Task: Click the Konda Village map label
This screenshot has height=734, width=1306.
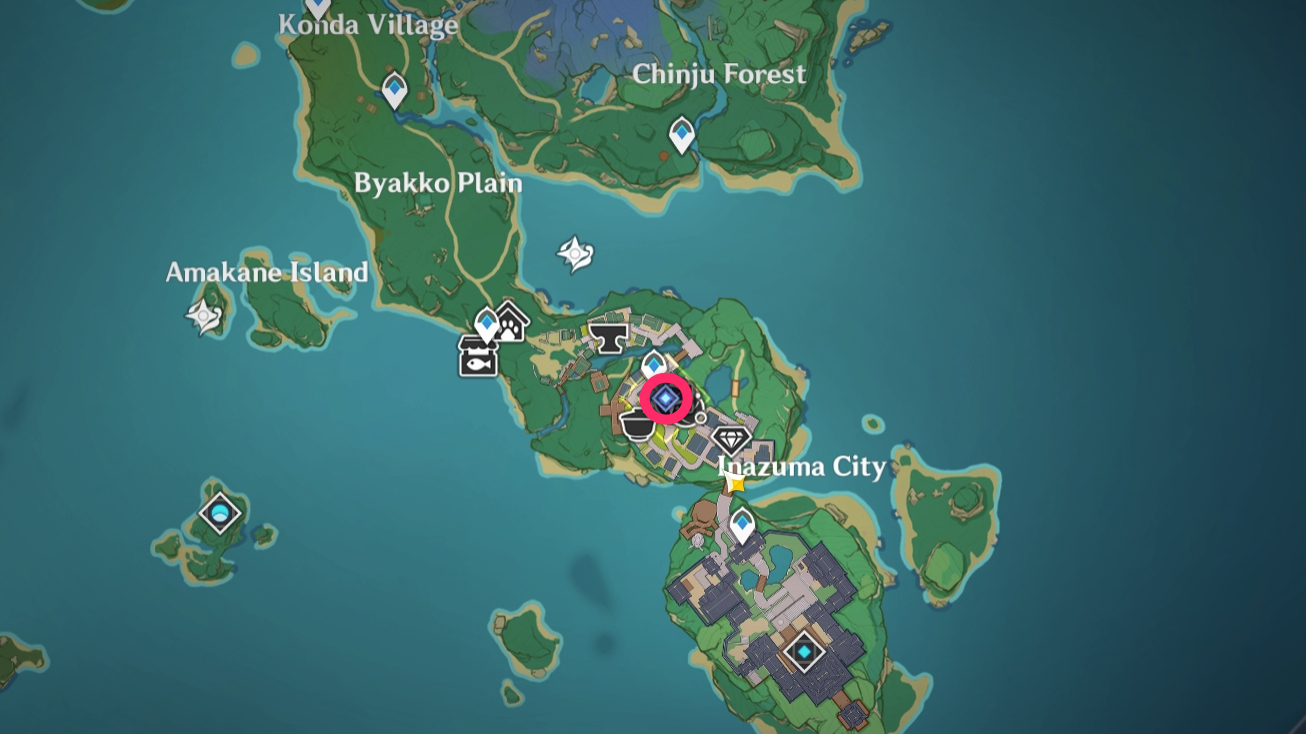Action: [x=367, y=27]
